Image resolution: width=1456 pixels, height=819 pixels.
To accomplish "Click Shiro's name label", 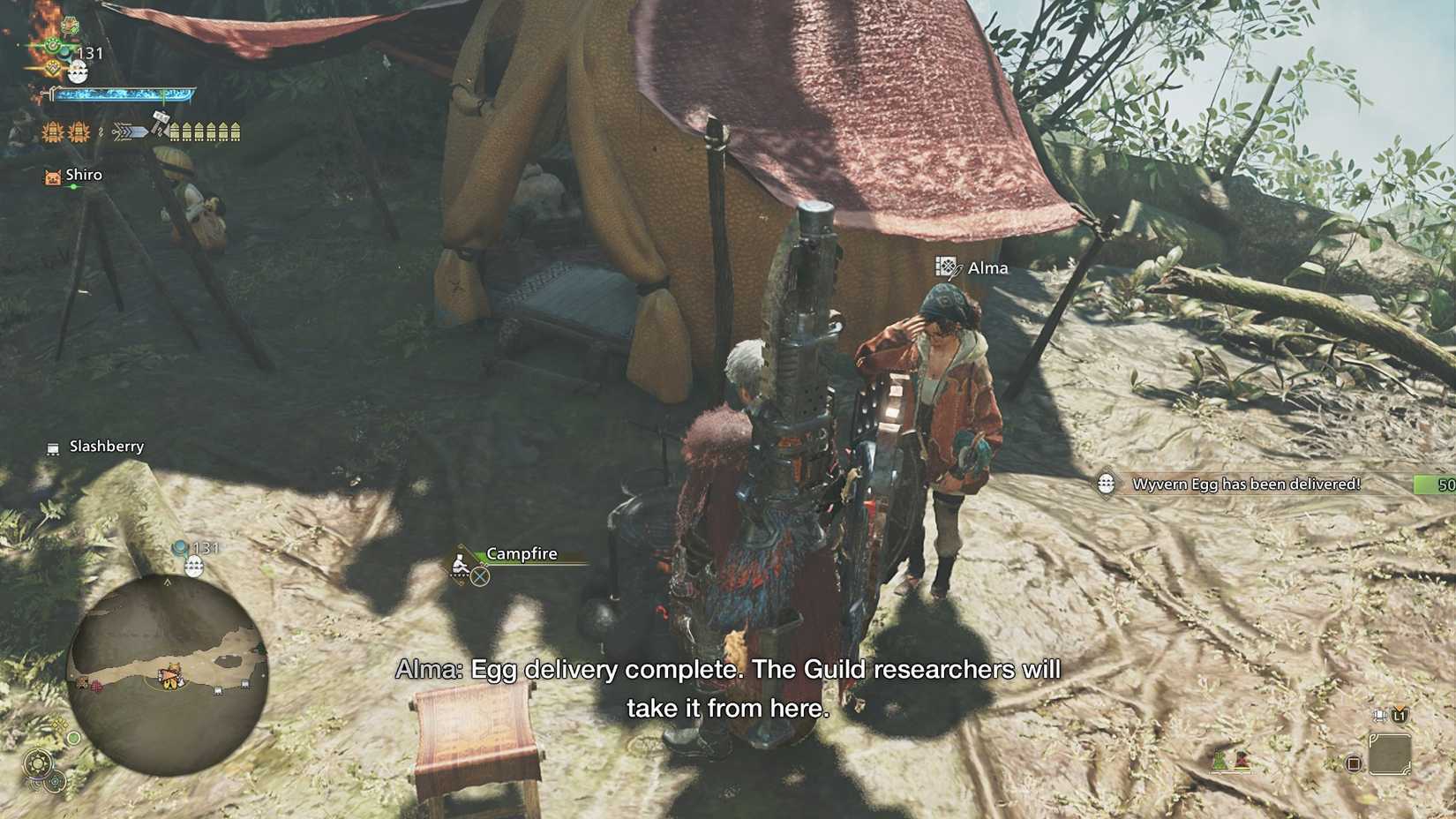I will tap(82, 175).
